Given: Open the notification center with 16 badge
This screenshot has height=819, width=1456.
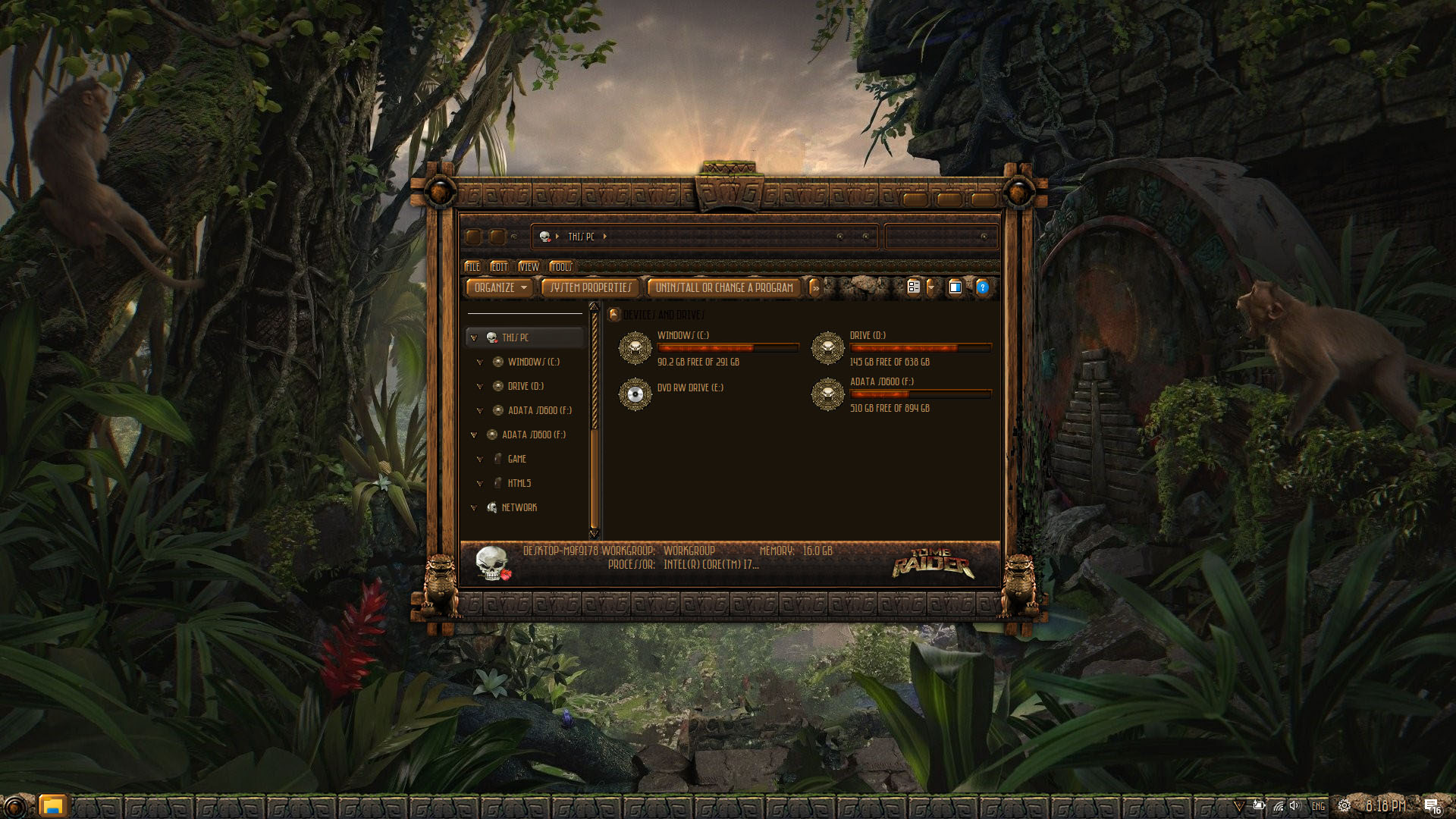Looking at the screenshot, I should (x=1431, y=806).
